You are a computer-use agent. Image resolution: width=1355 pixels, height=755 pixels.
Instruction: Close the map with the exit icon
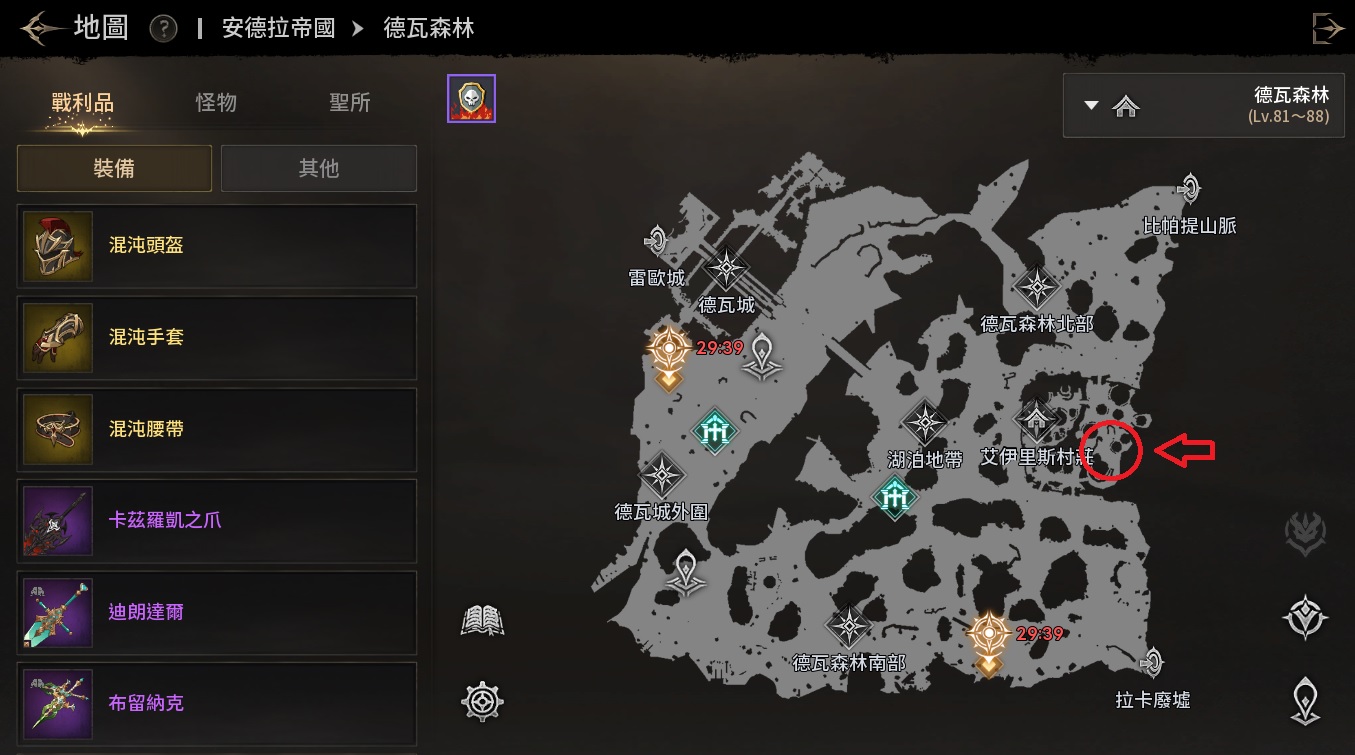[x=1328, y=28]
